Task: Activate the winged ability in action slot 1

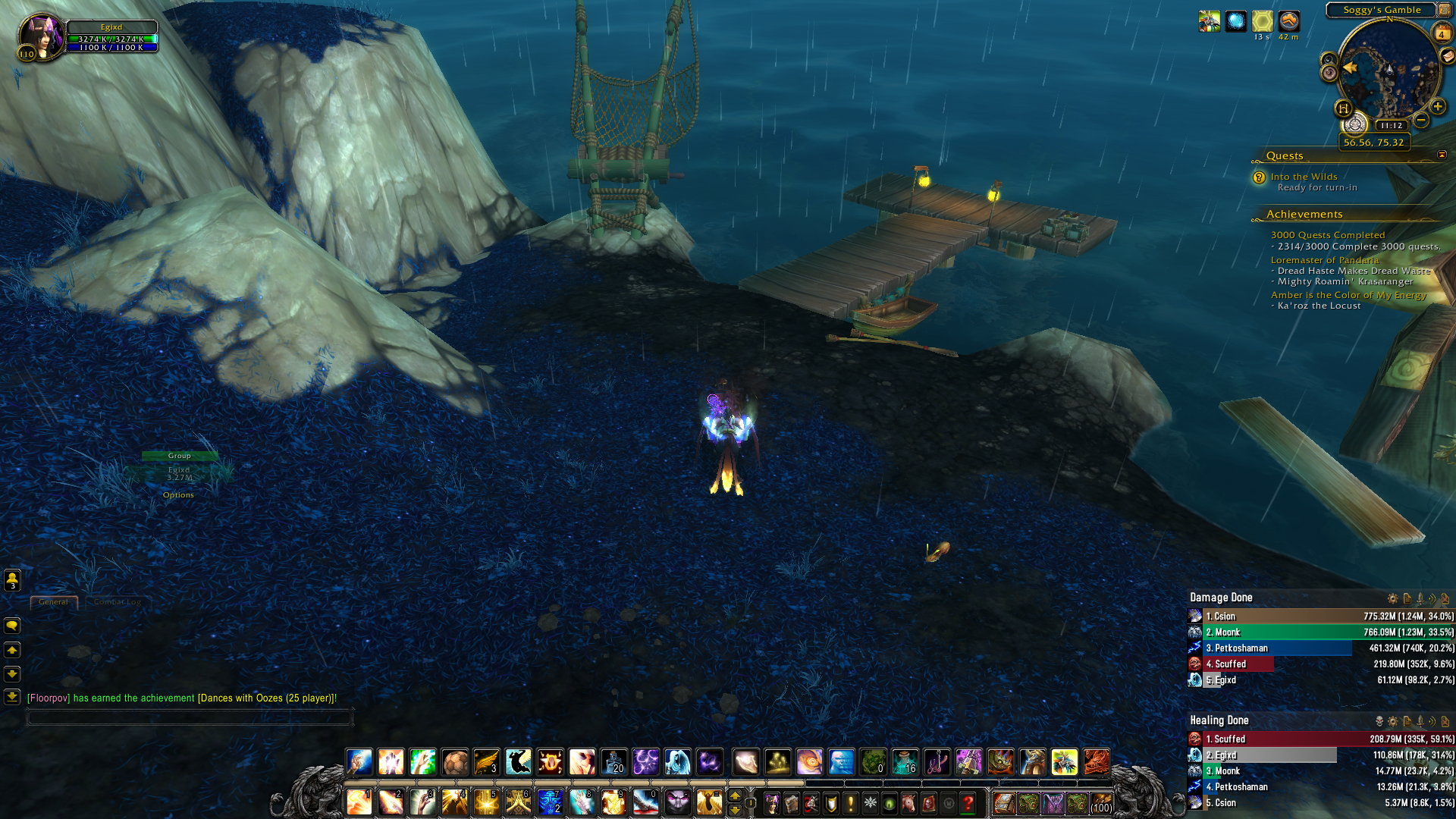Action: (x=359, y=802)
